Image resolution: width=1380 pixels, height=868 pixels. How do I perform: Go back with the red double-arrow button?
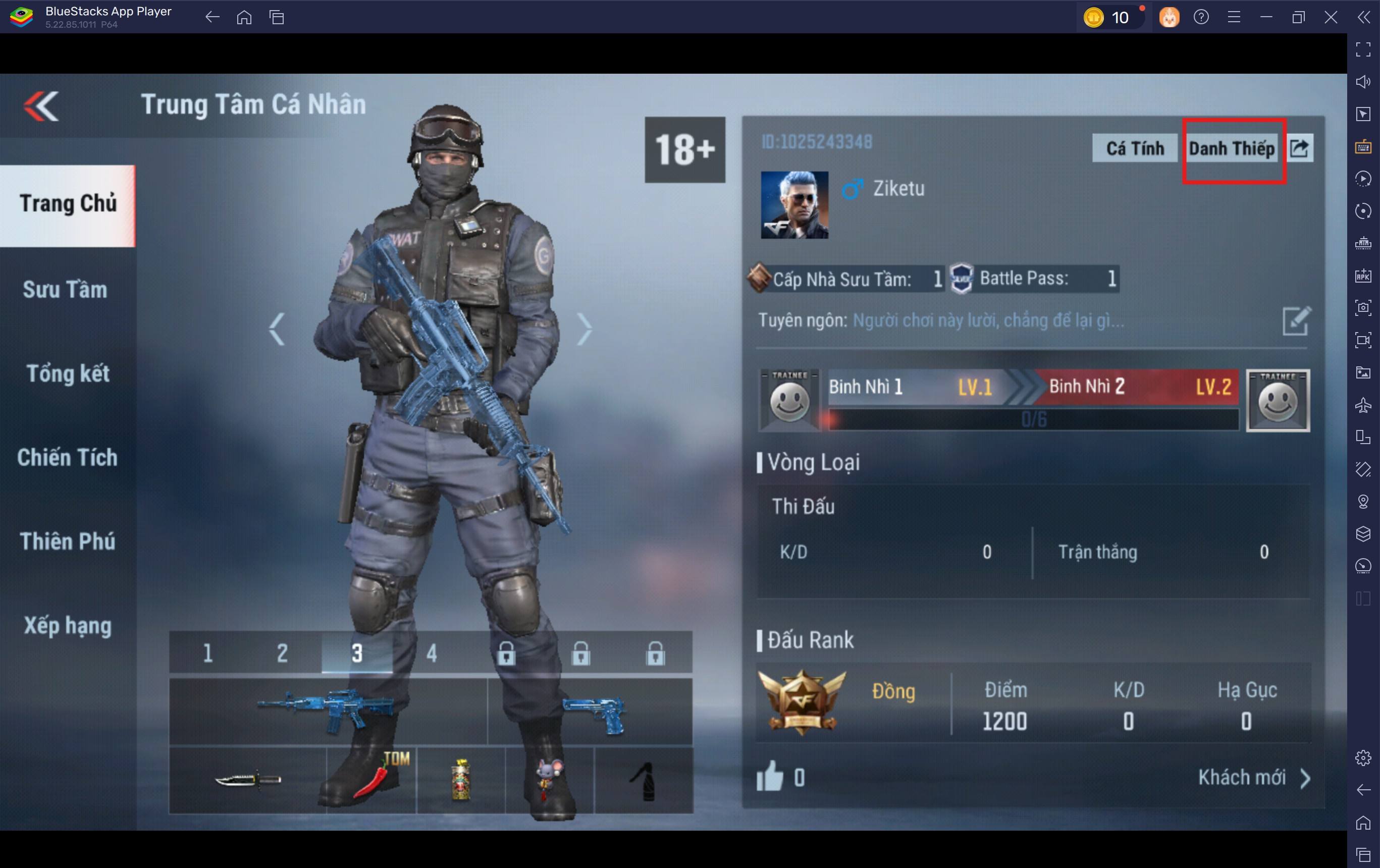pyautogui.click(x=41, y=106)
